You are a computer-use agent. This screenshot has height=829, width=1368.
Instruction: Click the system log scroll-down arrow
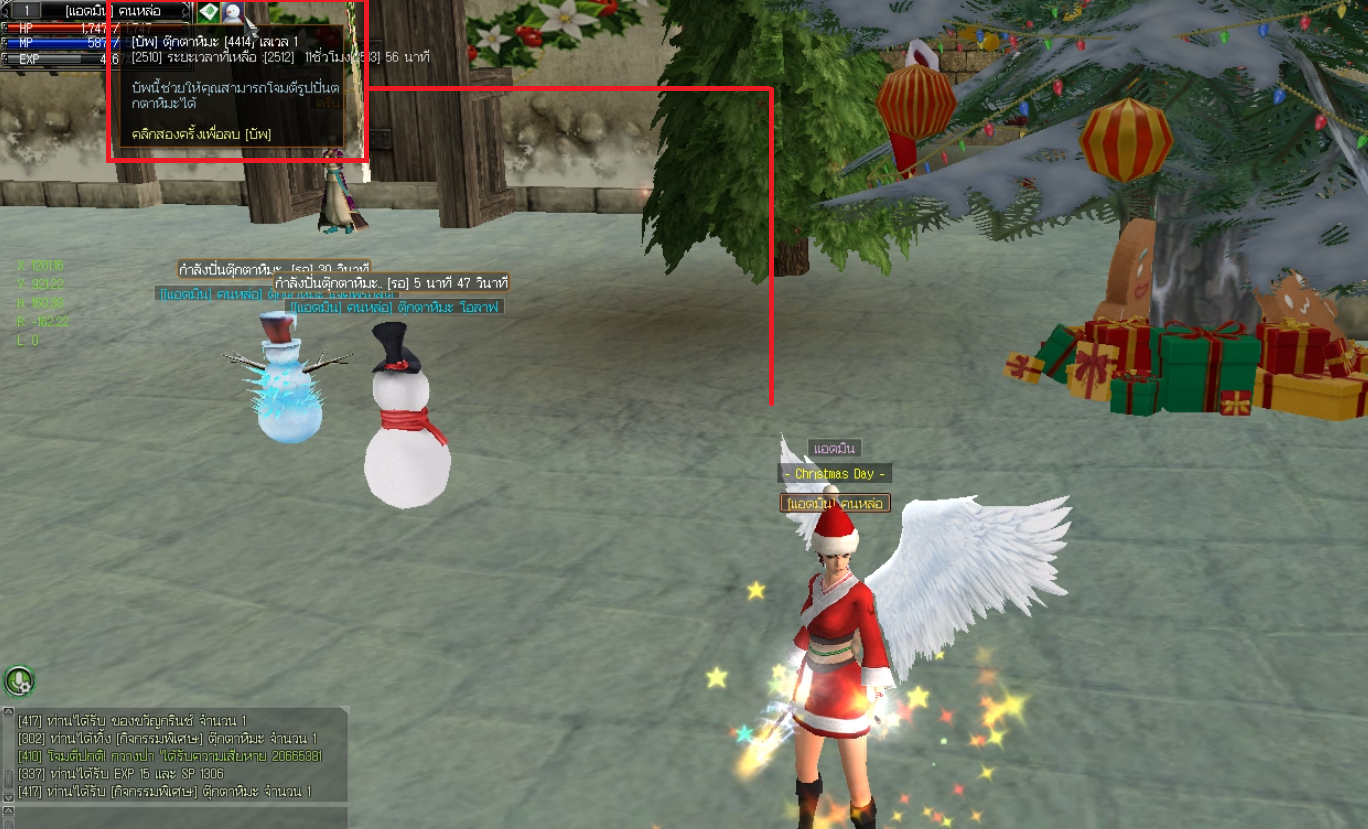[x=8, y=796]
